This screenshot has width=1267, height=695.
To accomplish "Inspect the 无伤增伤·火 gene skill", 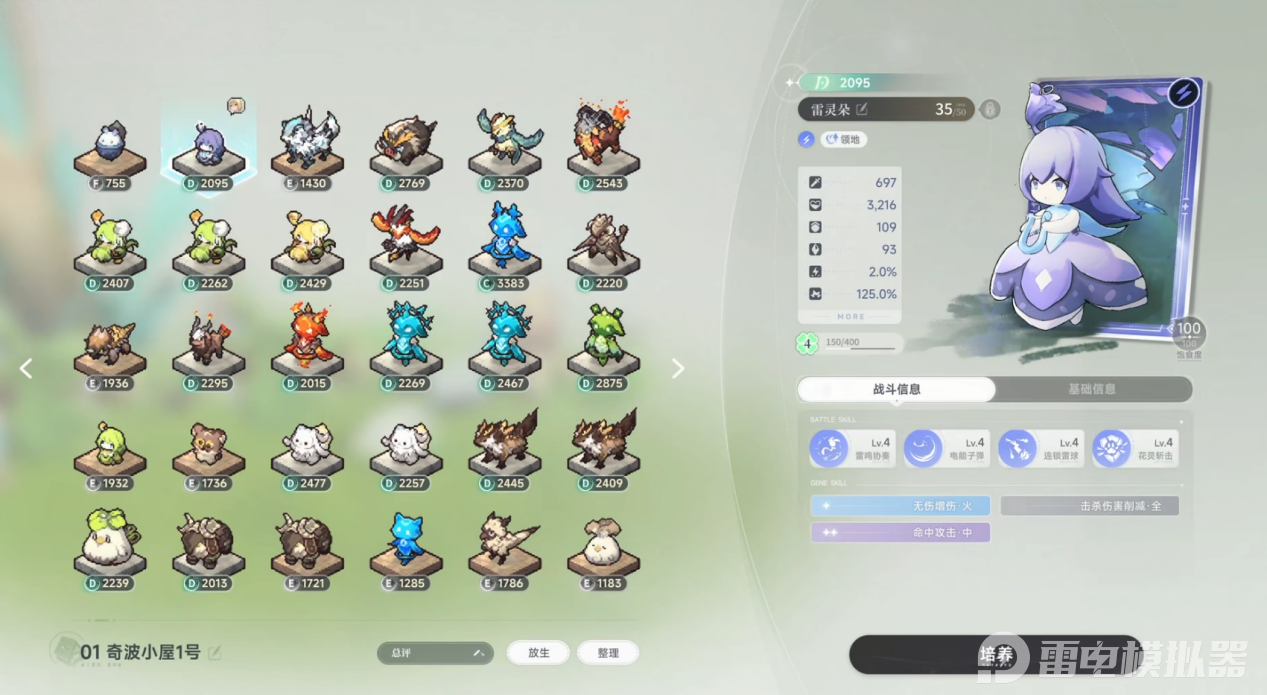I will coord(900,506).
